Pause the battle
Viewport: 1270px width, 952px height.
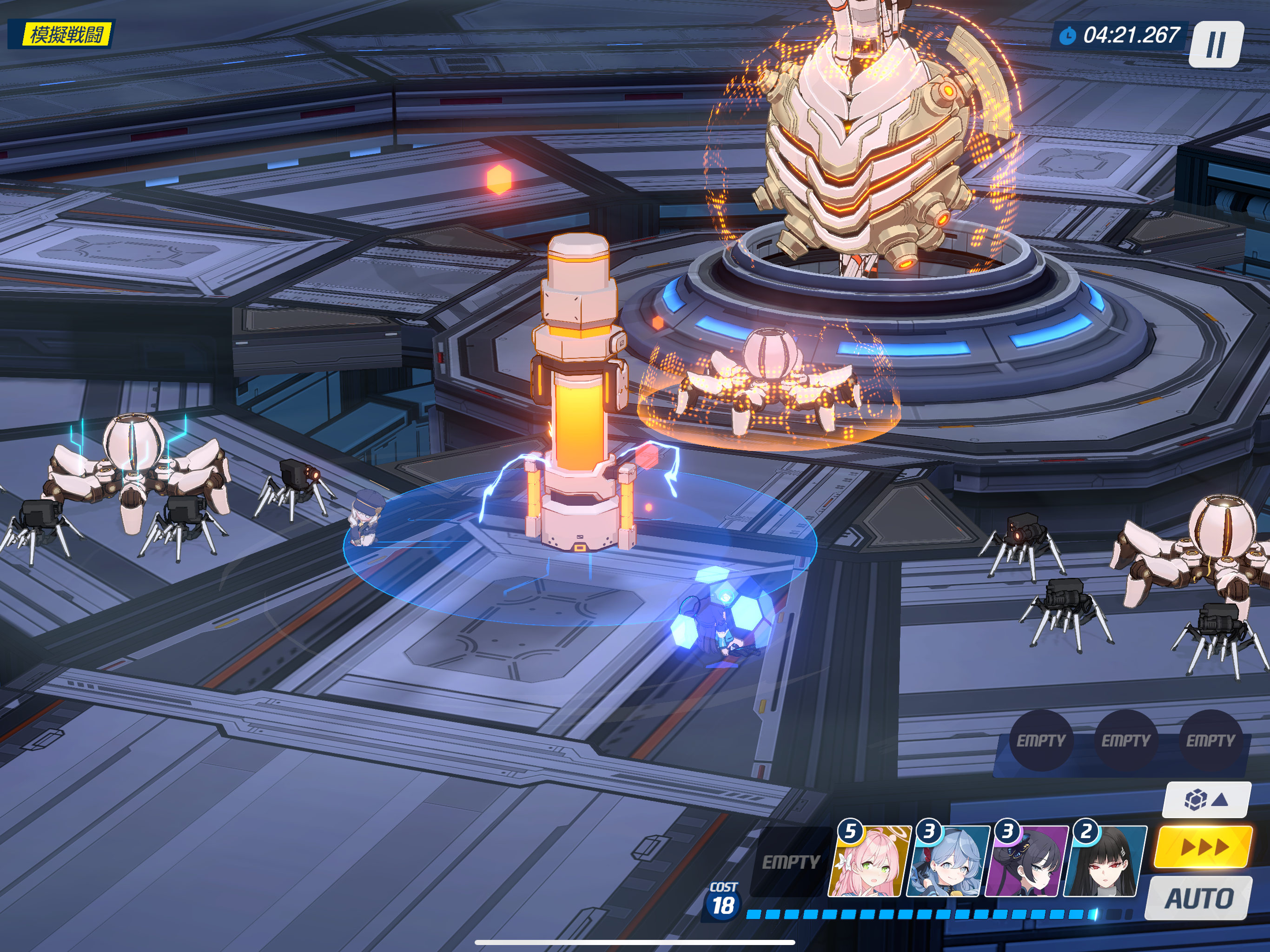[x=1216, y=44]
